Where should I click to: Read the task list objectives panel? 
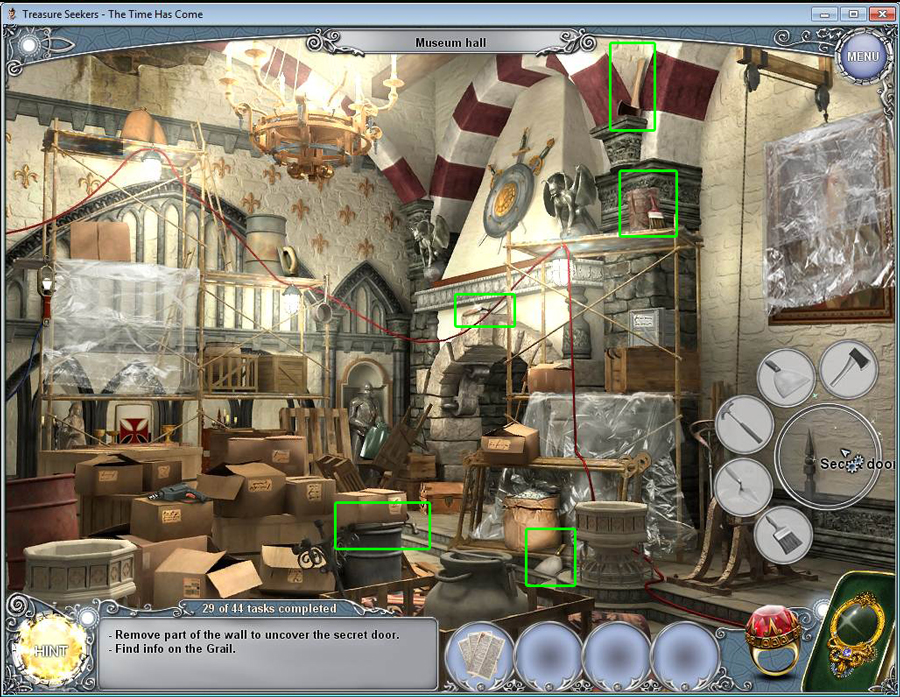pyautogui.click(x=271, y=652)
